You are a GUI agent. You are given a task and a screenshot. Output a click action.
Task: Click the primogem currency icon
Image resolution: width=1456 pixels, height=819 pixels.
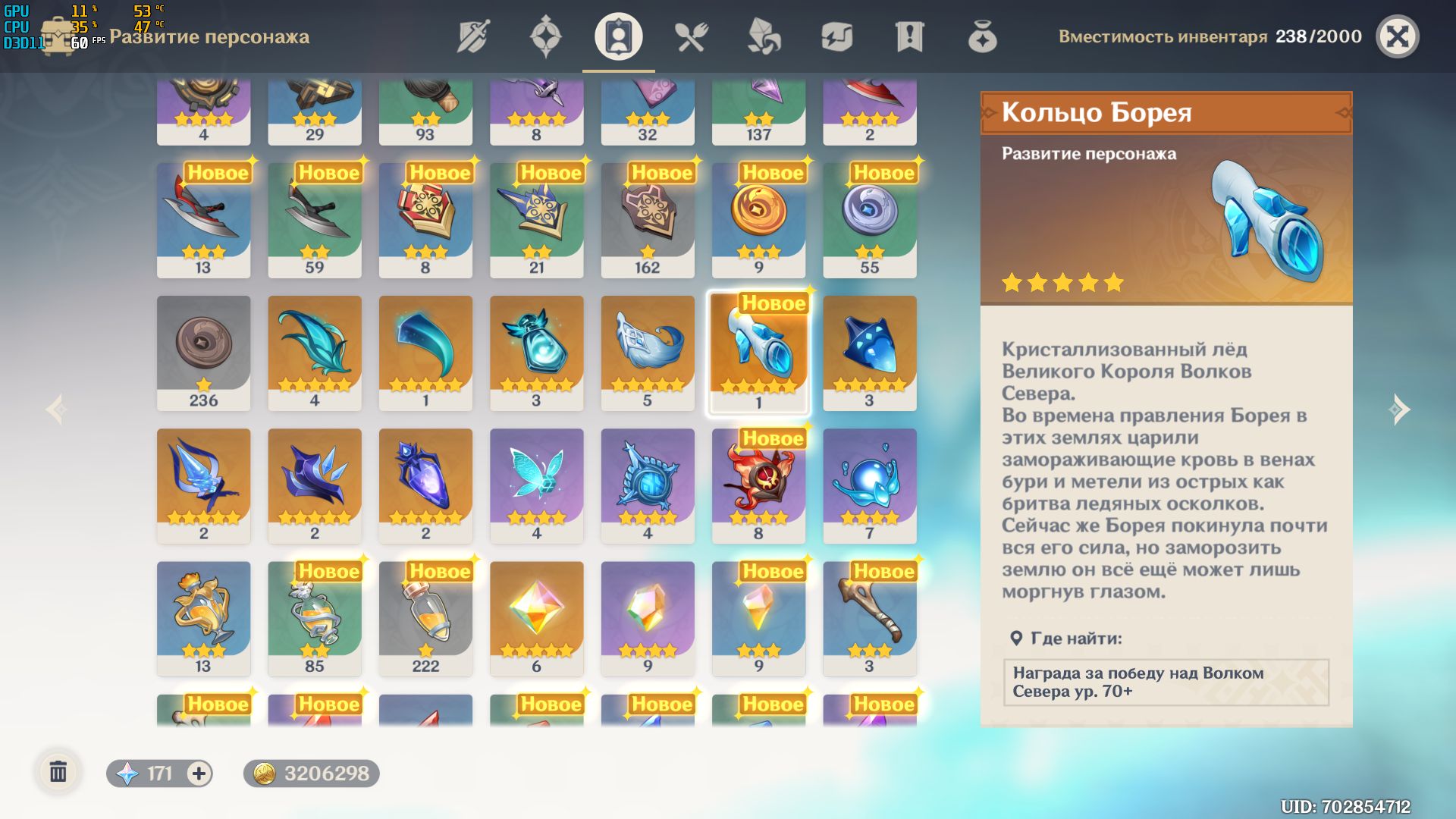click(x=127, y=773)
